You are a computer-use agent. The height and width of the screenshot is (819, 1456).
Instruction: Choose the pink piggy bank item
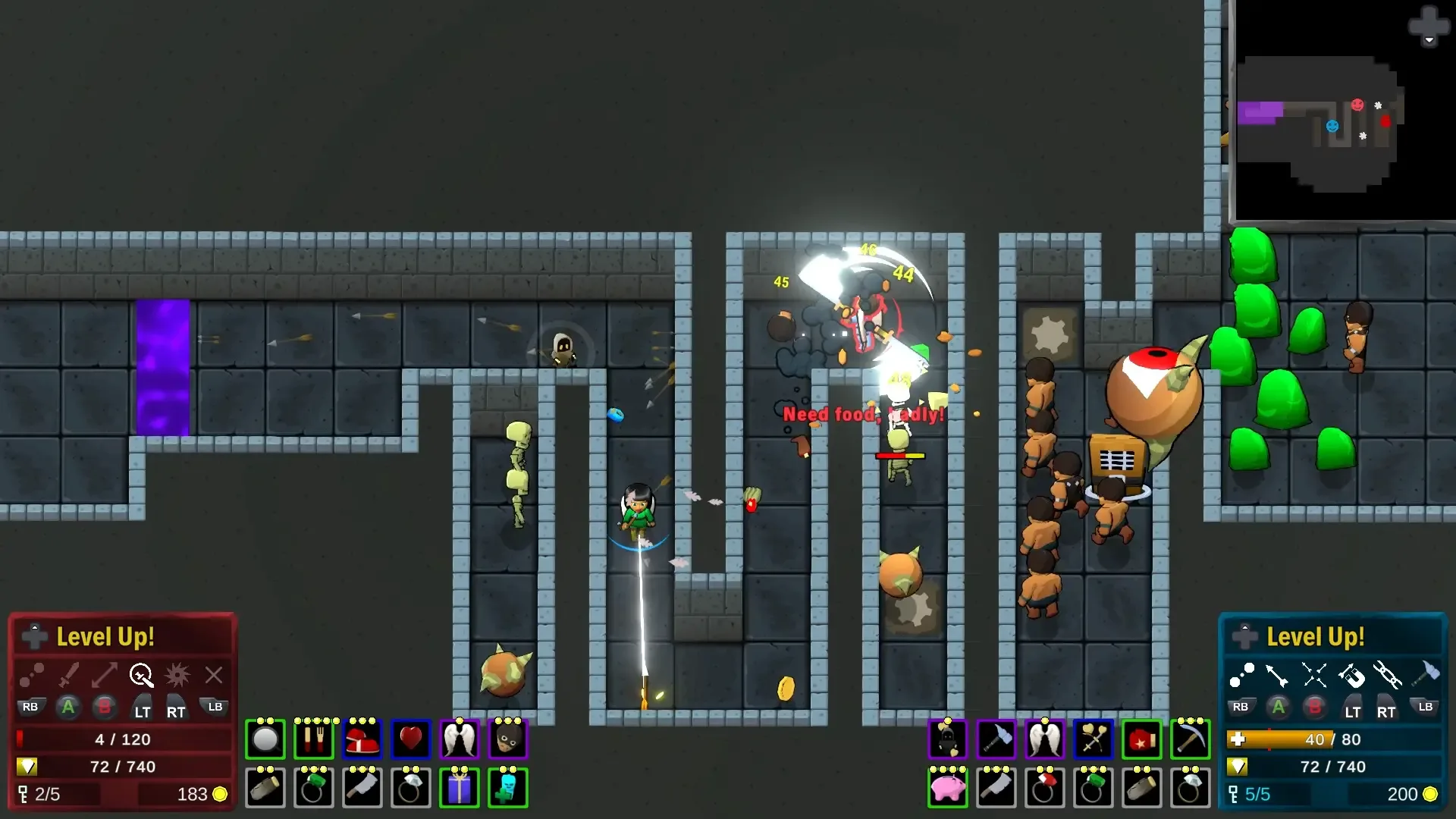coord(947,788)
